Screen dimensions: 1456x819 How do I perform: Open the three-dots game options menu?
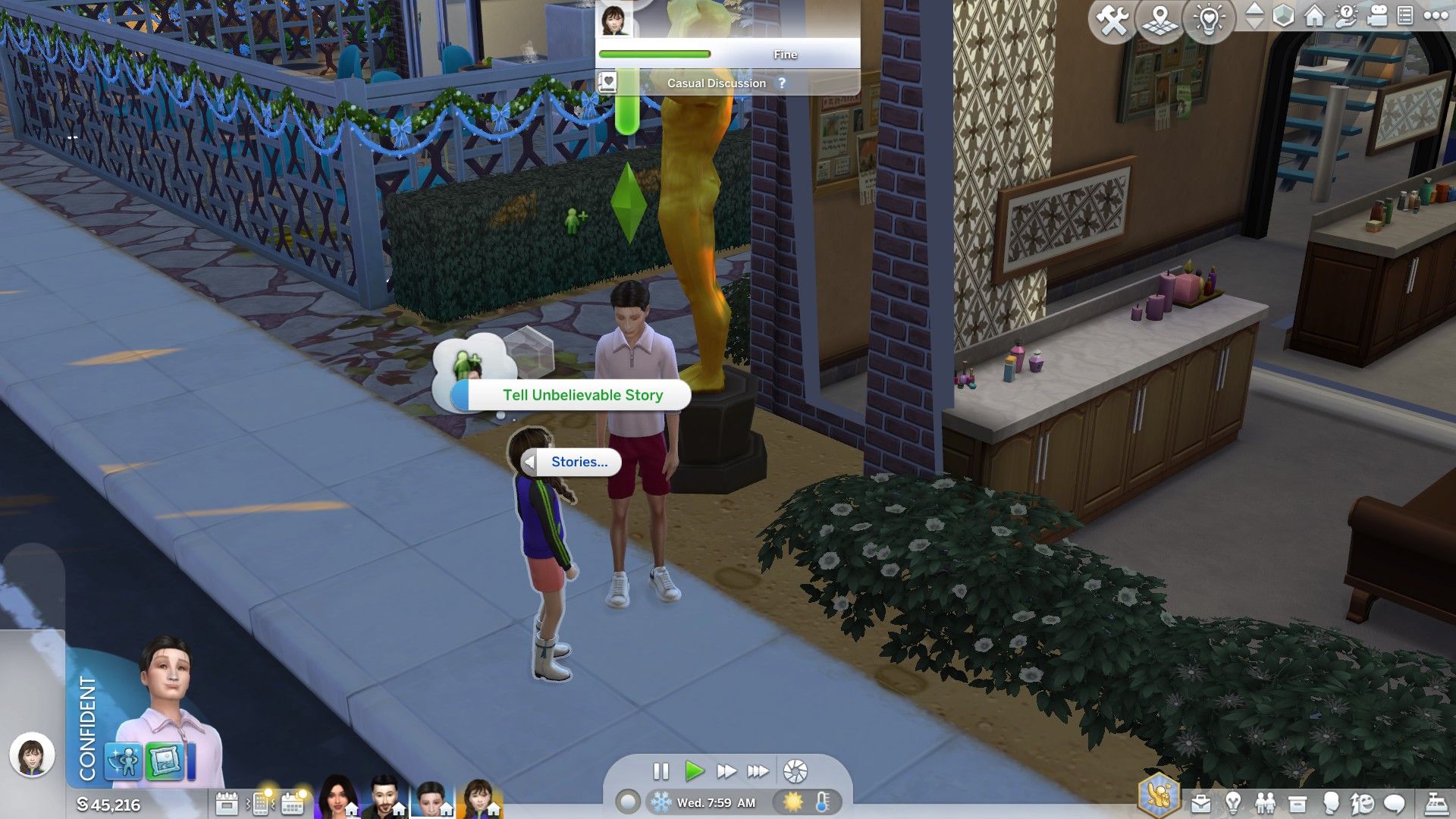click(1436, 16)
